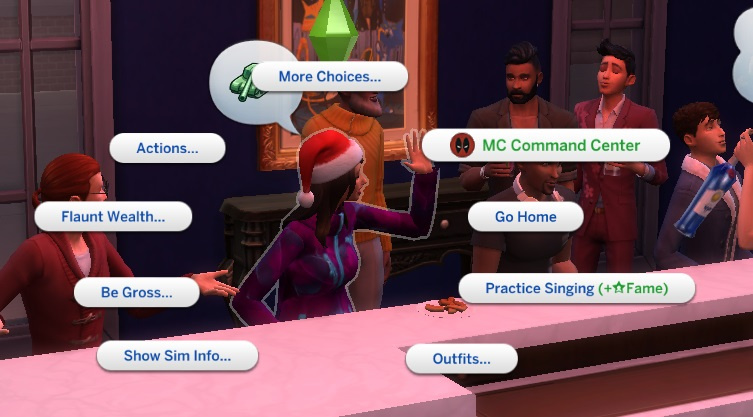Open the Actions submenu

click(x=167, y=148)
